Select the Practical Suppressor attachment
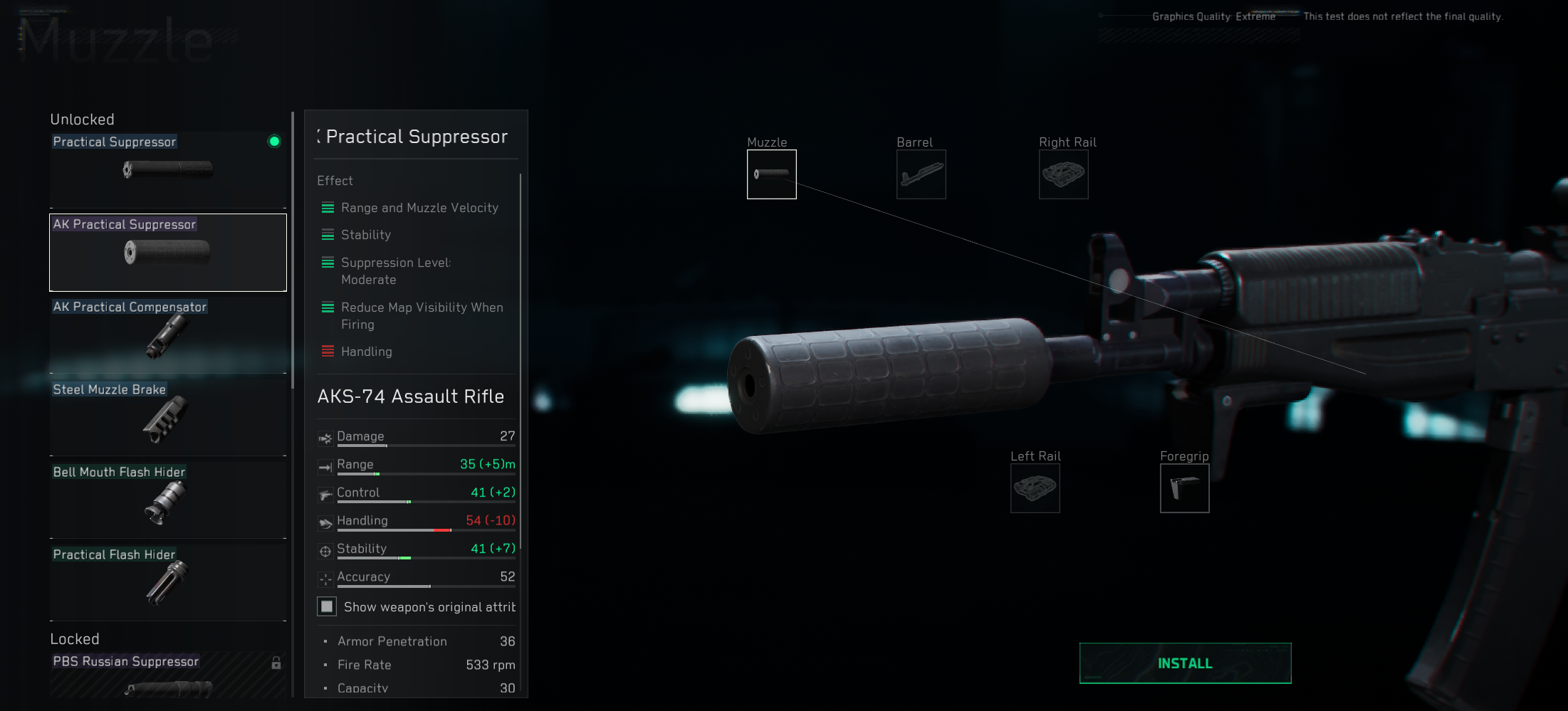This screenshot has height=711, width=1568. [x=168, y=169]
